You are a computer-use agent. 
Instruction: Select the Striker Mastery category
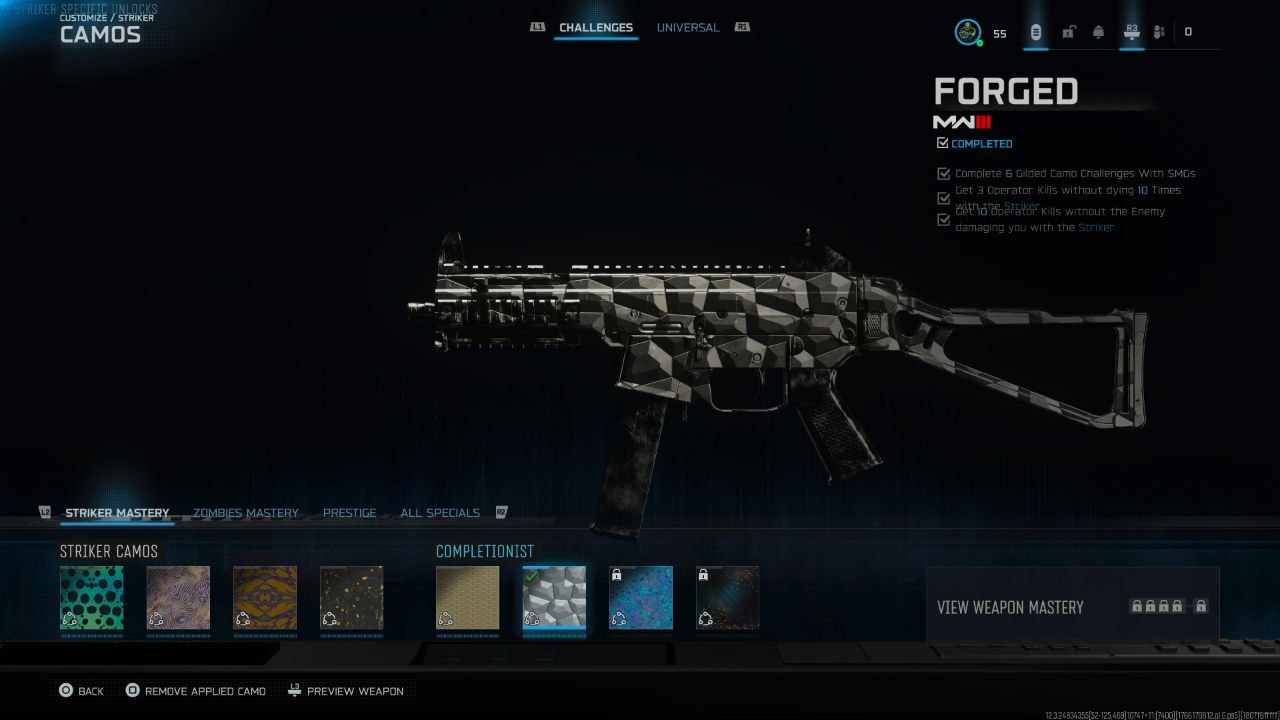[117, 513]
